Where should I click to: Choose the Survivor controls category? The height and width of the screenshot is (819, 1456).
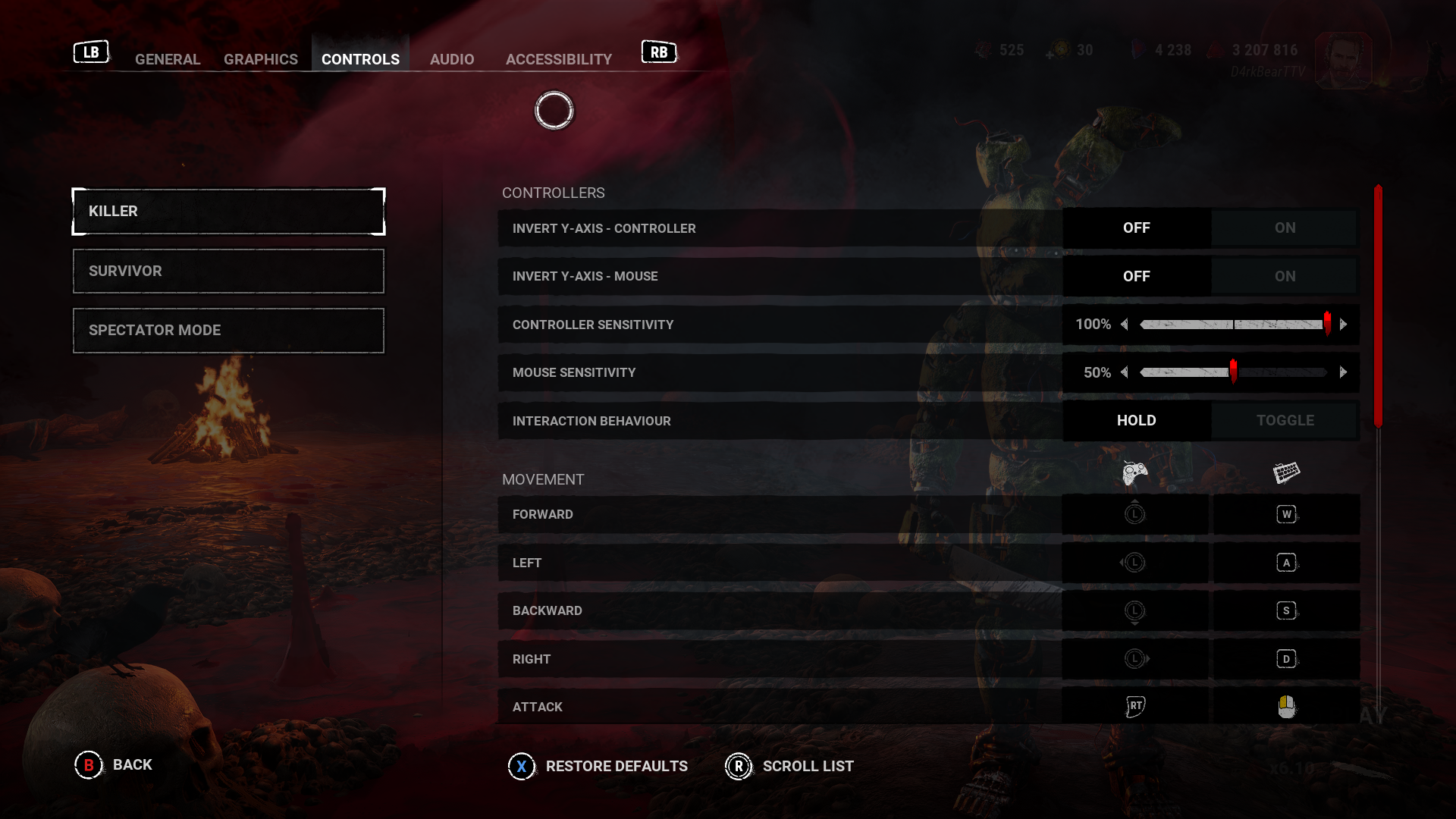(x=228, y=271)
